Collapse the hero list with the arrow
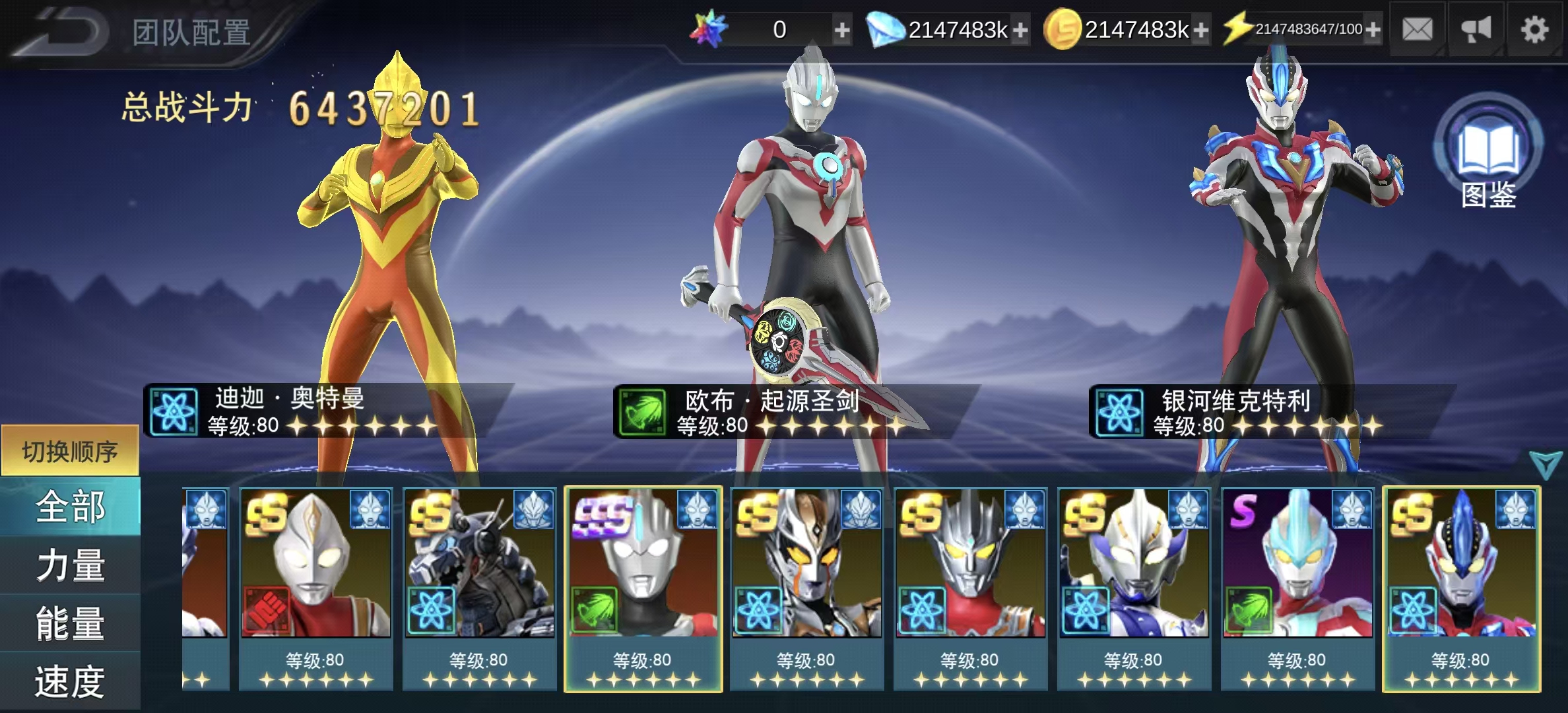1568x713 pixels. click(x=1546, y=465)
